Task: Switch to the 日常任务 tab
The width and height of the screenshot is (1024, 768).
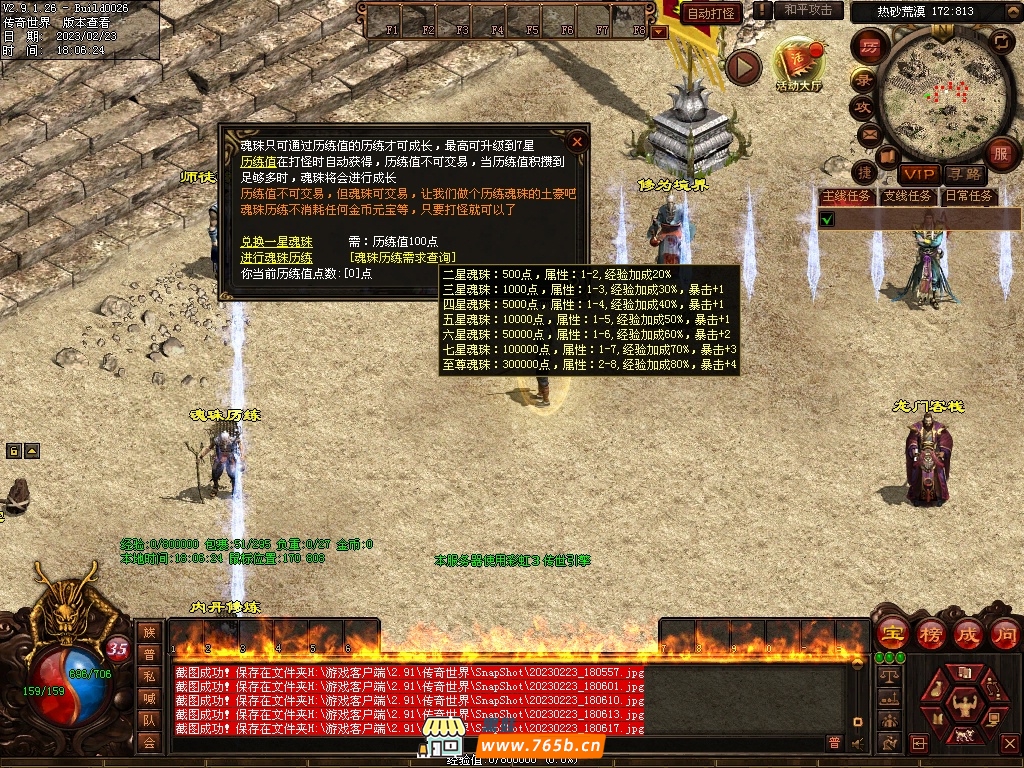Action: 969,196
